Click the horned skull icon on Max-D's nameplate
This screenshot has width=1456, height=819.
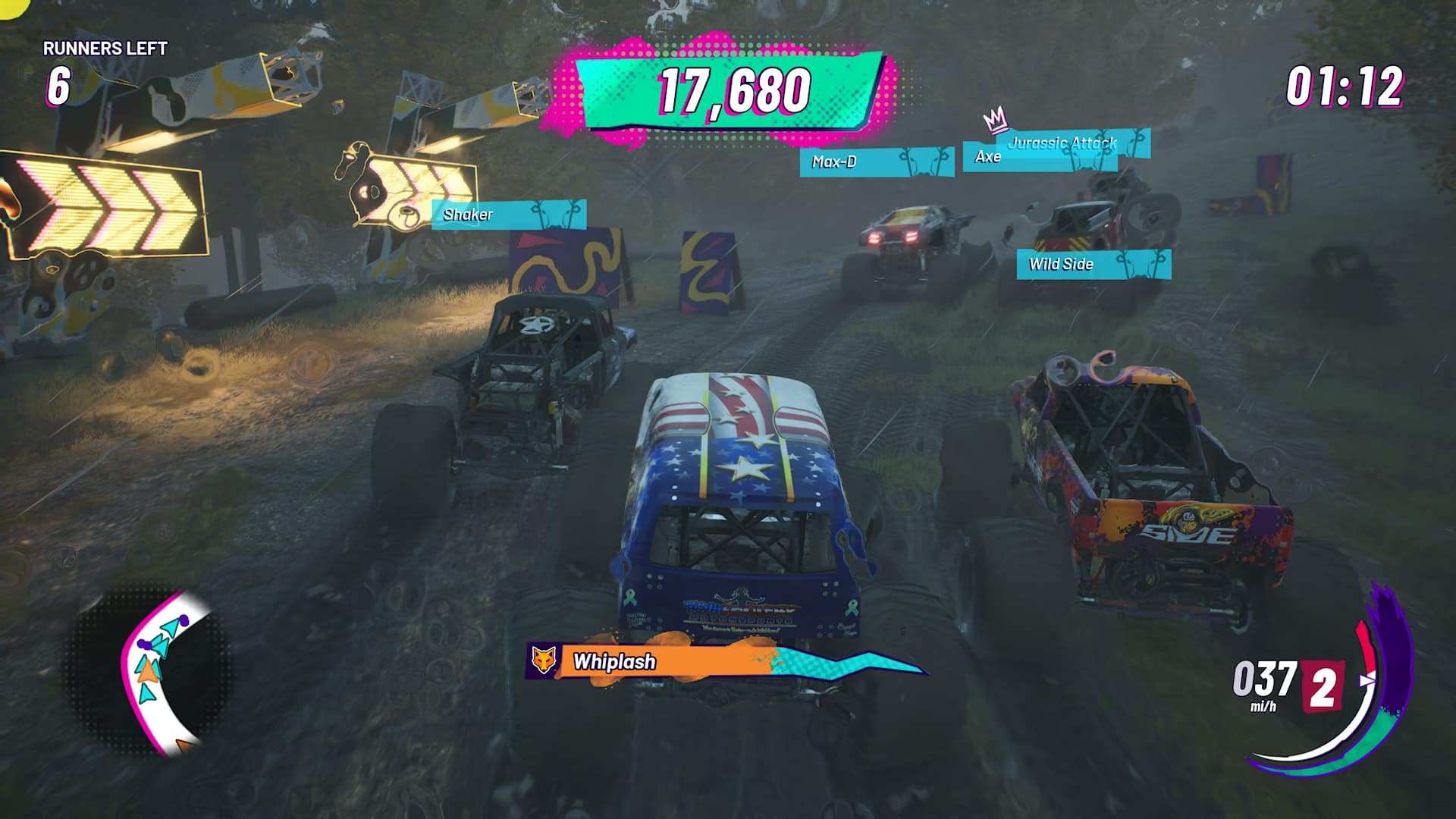(x=924, y=162)
